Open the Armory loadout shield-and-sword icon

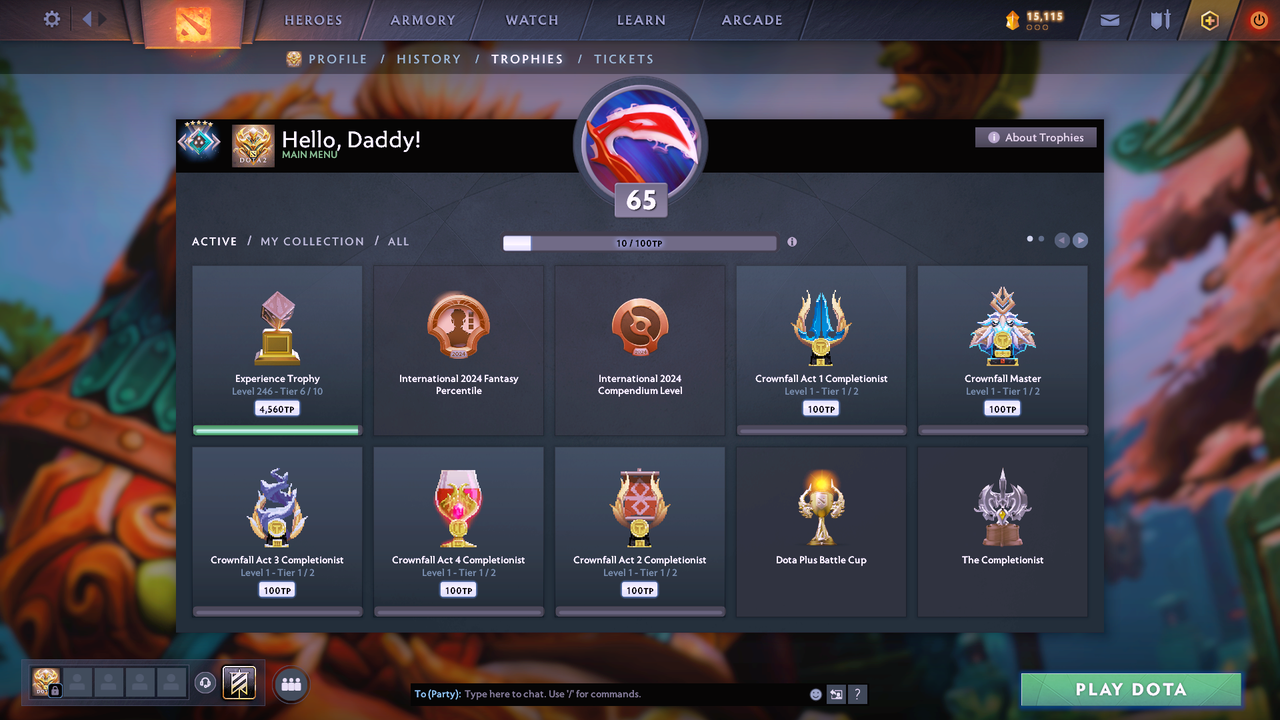1159,19
